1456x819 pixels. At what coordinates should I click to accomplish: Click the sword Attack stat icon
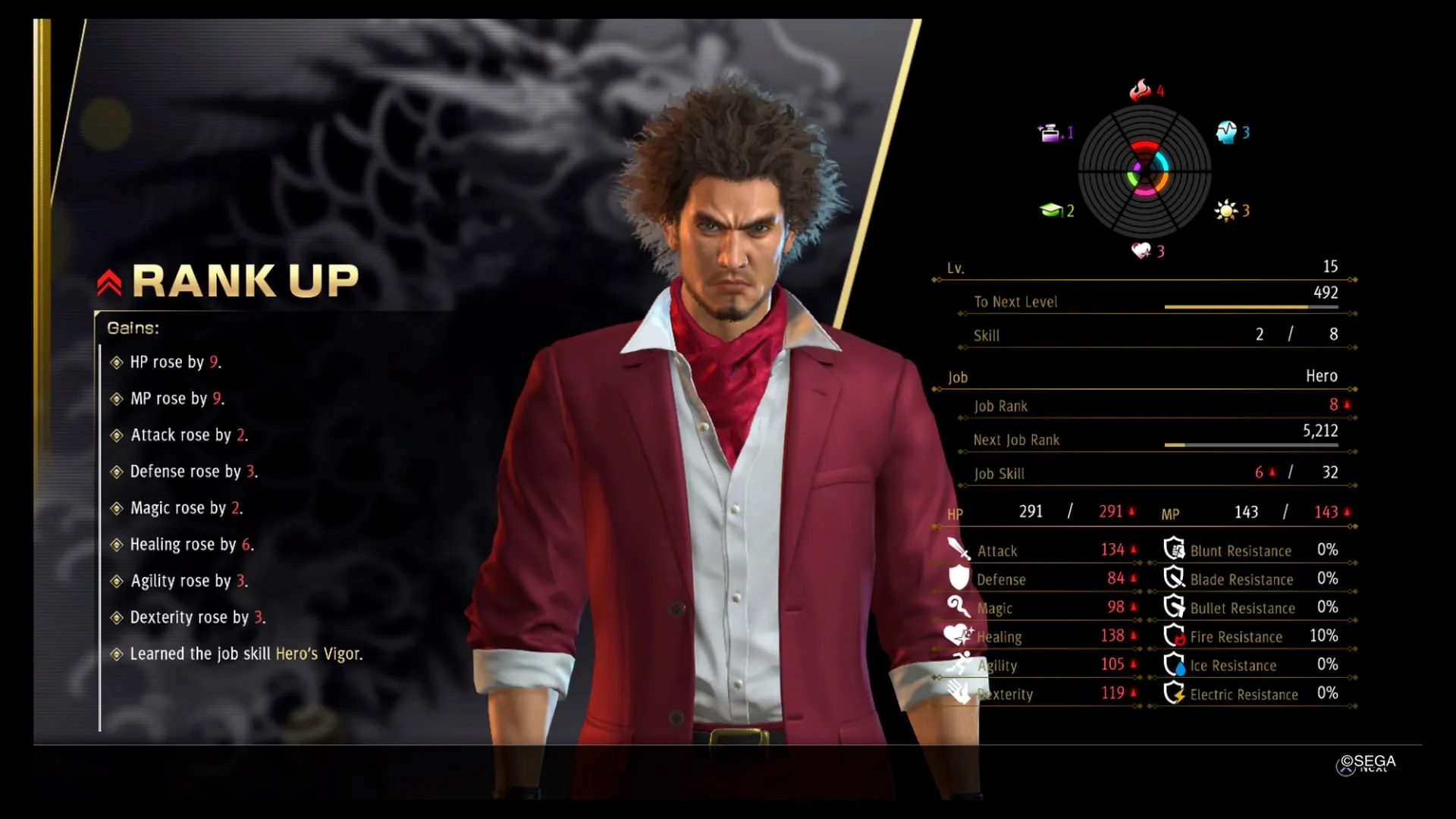959,548
